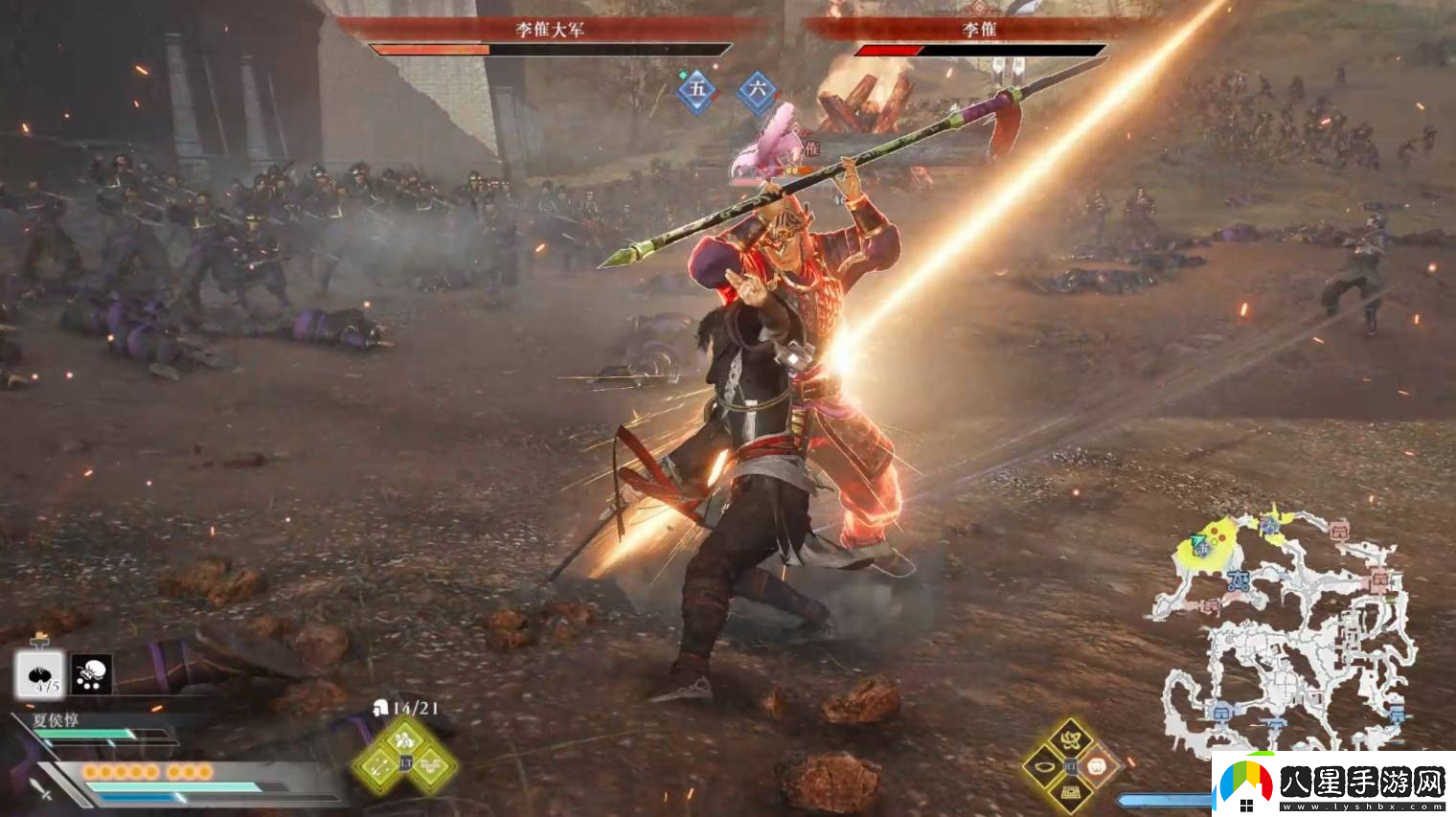Trigger the bottom yellow-bordered battle art diamond

click(x=1070, y=793)
